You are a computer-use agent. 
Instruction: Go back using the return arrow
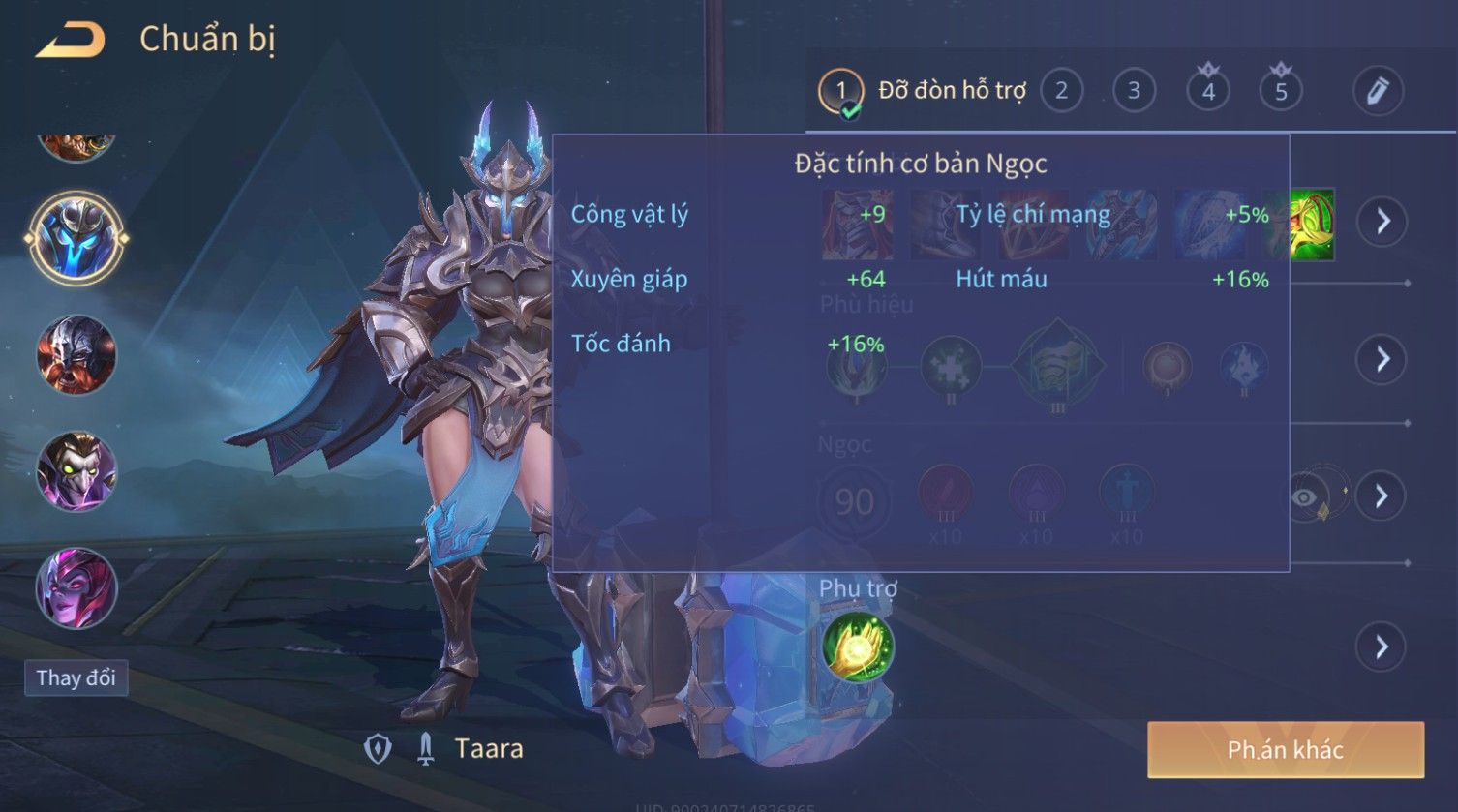[71, 41]
